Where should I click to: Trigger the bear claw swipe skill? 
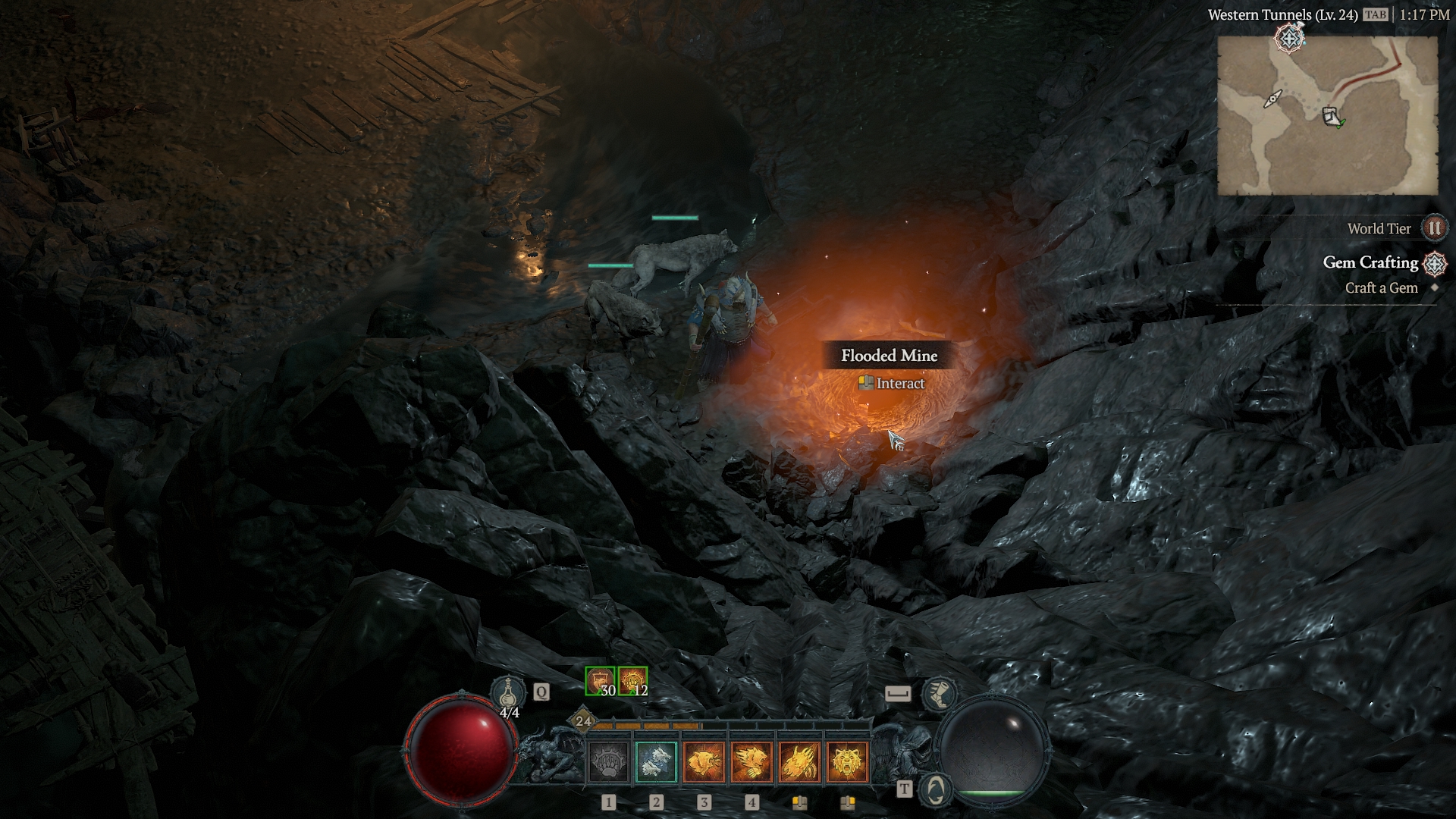pos(799,761)
